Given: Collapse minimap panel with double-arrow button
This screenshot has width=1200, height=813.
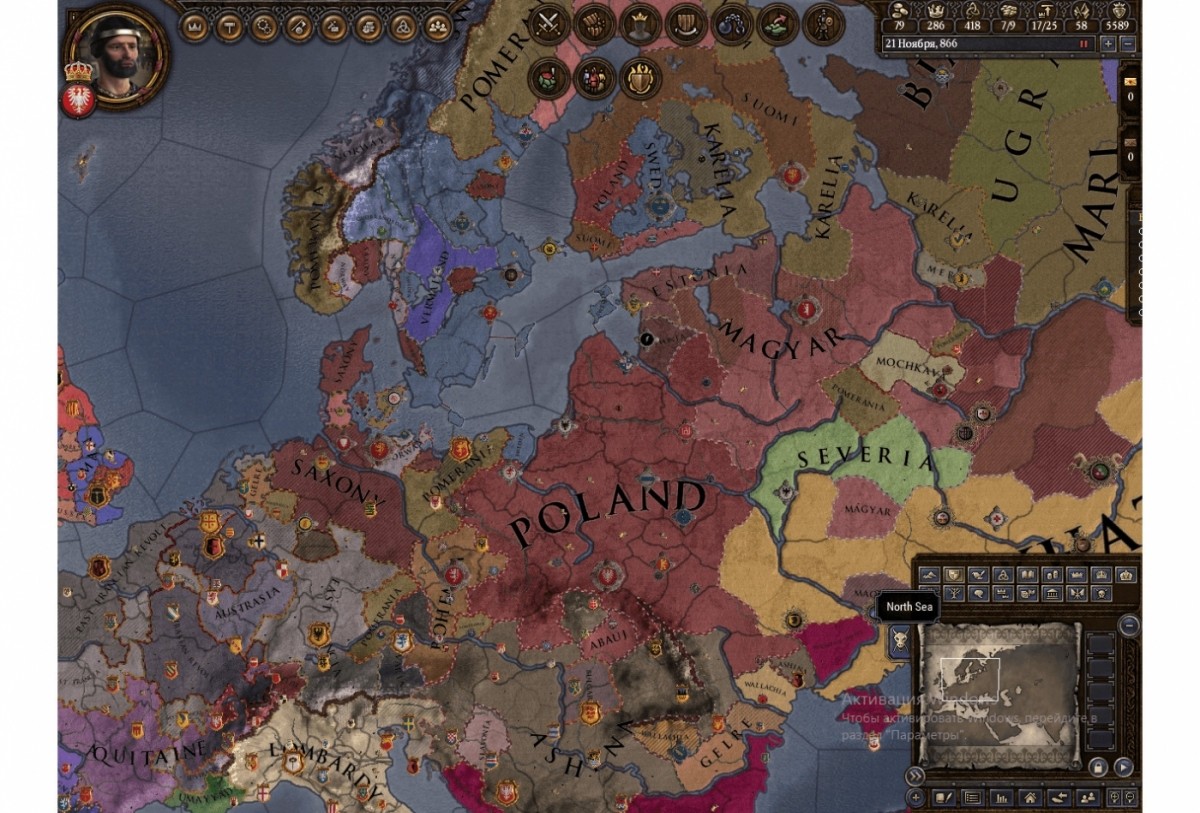Looking at the screenshot, I should [x=915, y=775].
